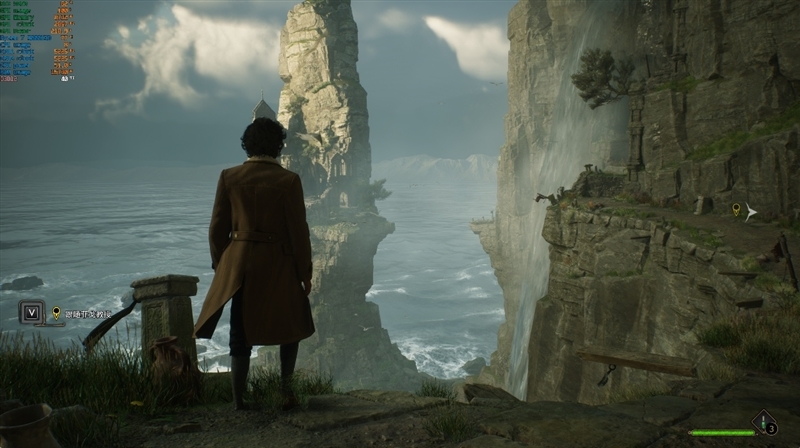The width and height of the screenshot is (800, 448).
Task: Select the Wiggenweld healing potion icon
Action: [x=764, y=422]
